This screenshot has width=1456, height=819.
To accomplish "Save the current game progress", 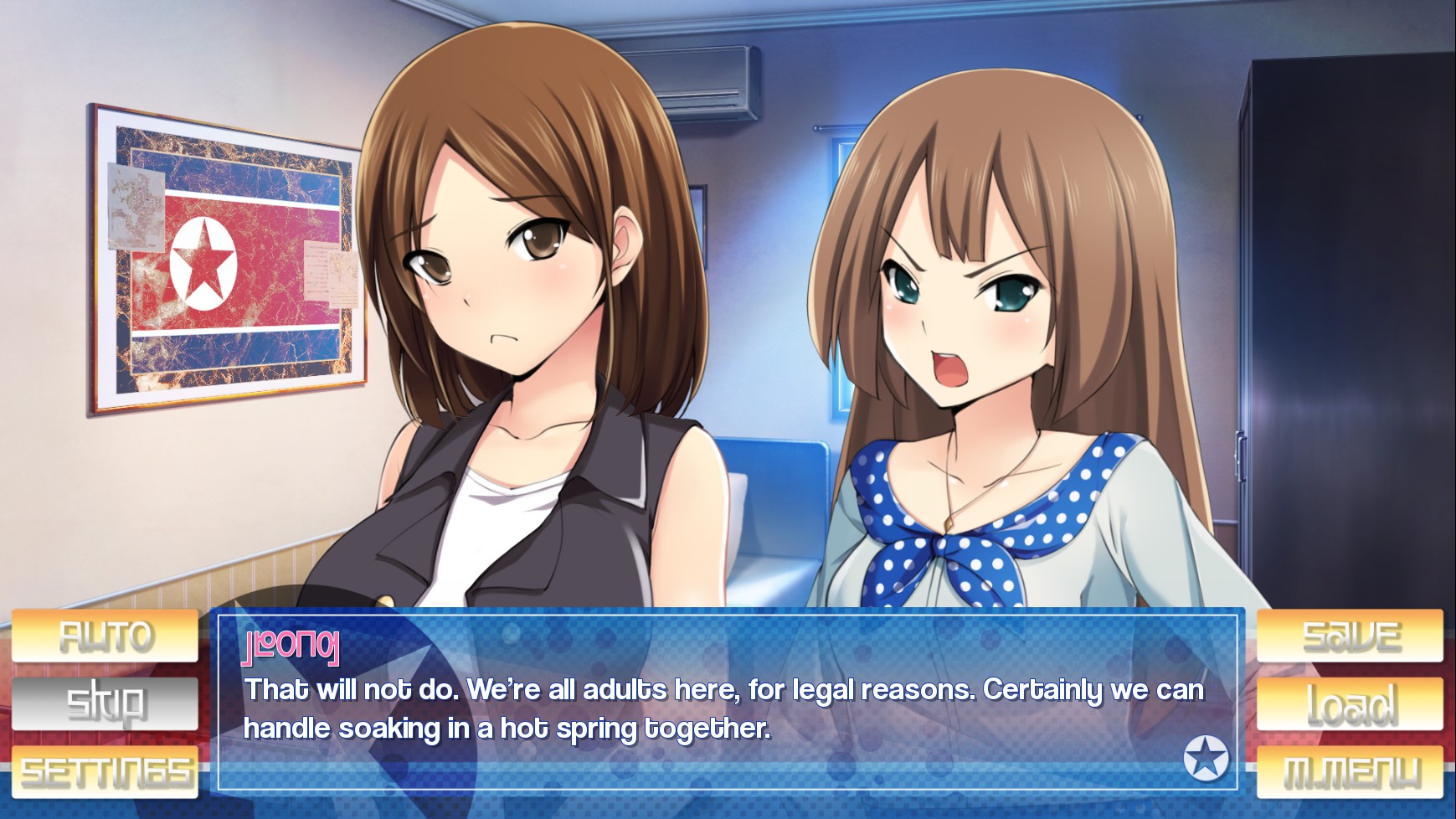I will pyautogui.click(x=1350, y=636).
